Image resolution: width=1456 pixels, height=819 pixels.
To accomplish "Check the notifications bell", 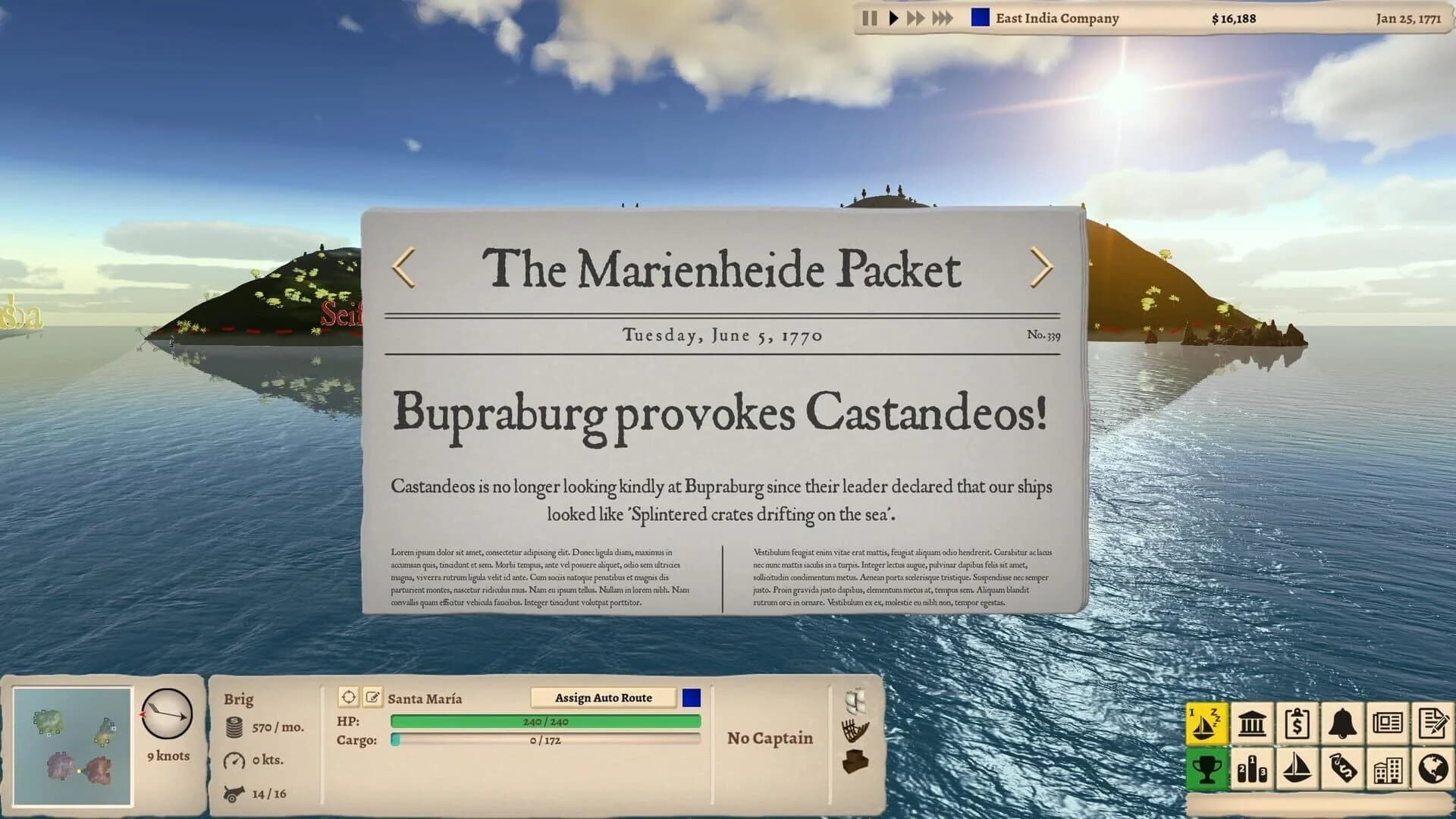I will pos(1343,724).
